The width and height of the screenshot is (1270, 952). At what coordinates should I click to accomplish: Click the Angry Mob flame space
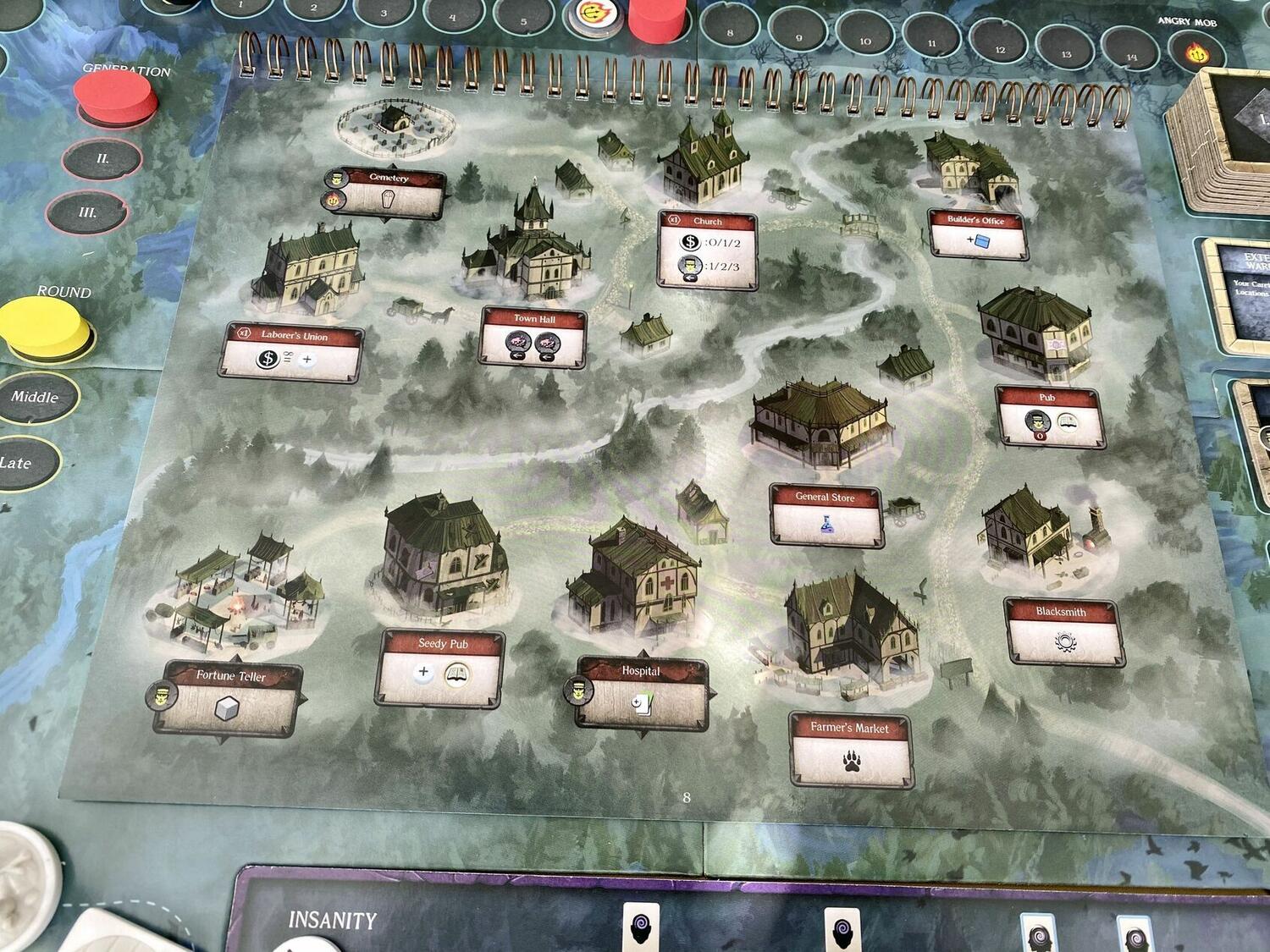[1199, 52]
